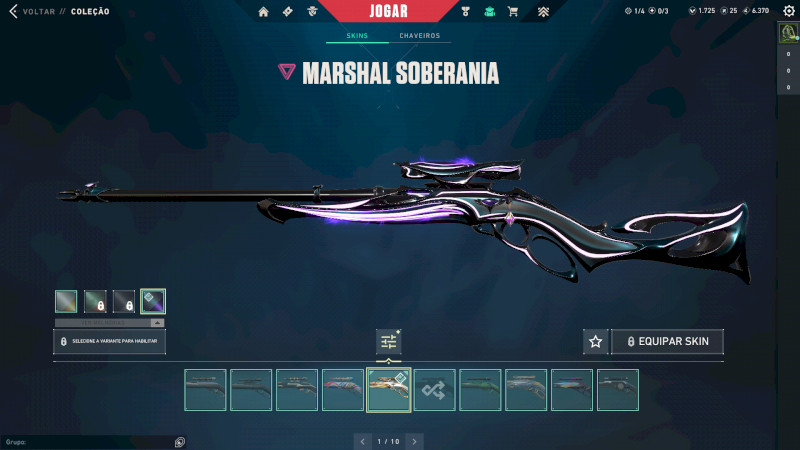Select the first unlocked color variant swatch
This screenshot has width=800, height=450.
pyautogui.click(x=66, y=301)
